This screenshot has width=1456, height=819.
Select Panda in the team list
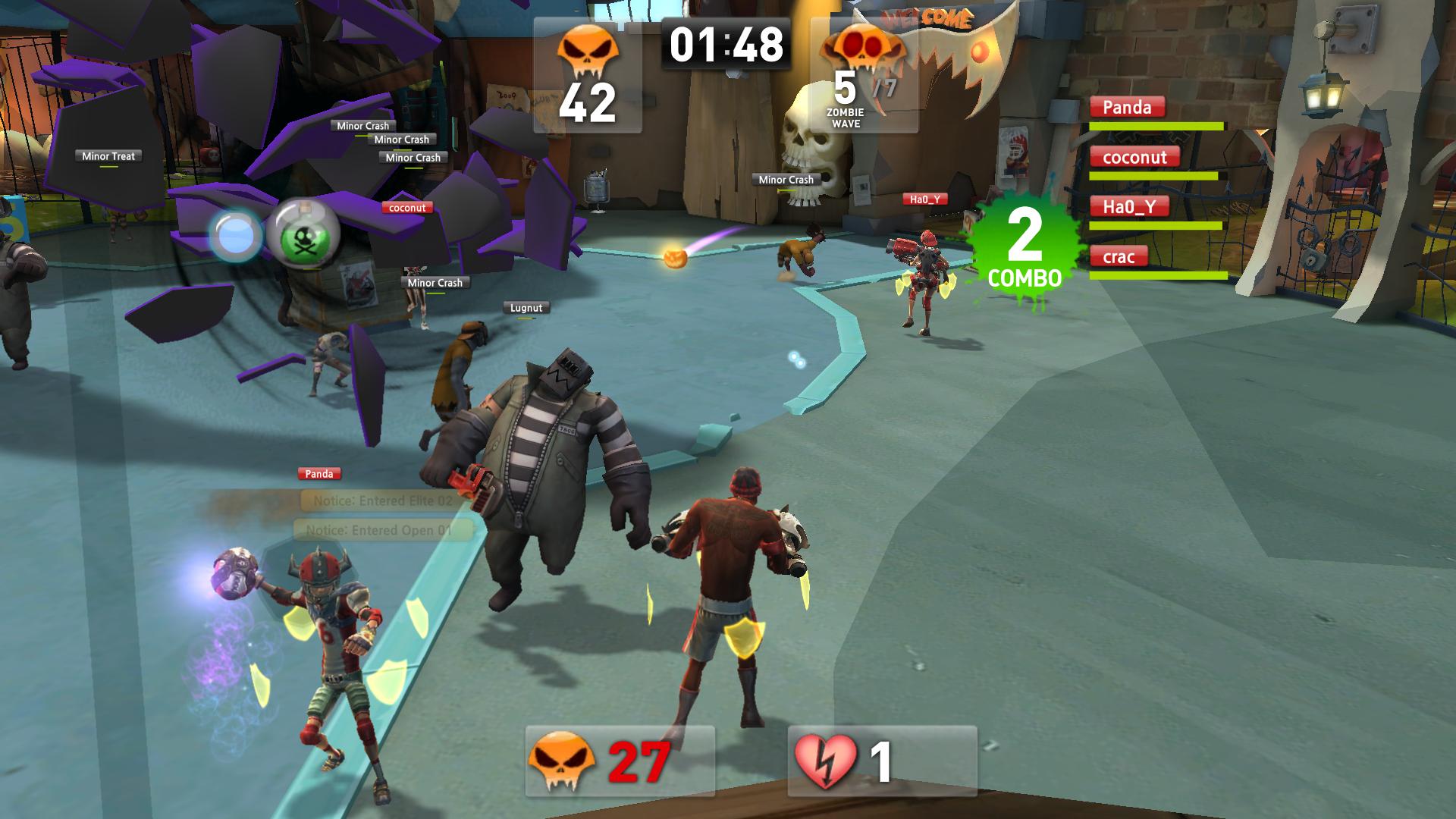1126,108
